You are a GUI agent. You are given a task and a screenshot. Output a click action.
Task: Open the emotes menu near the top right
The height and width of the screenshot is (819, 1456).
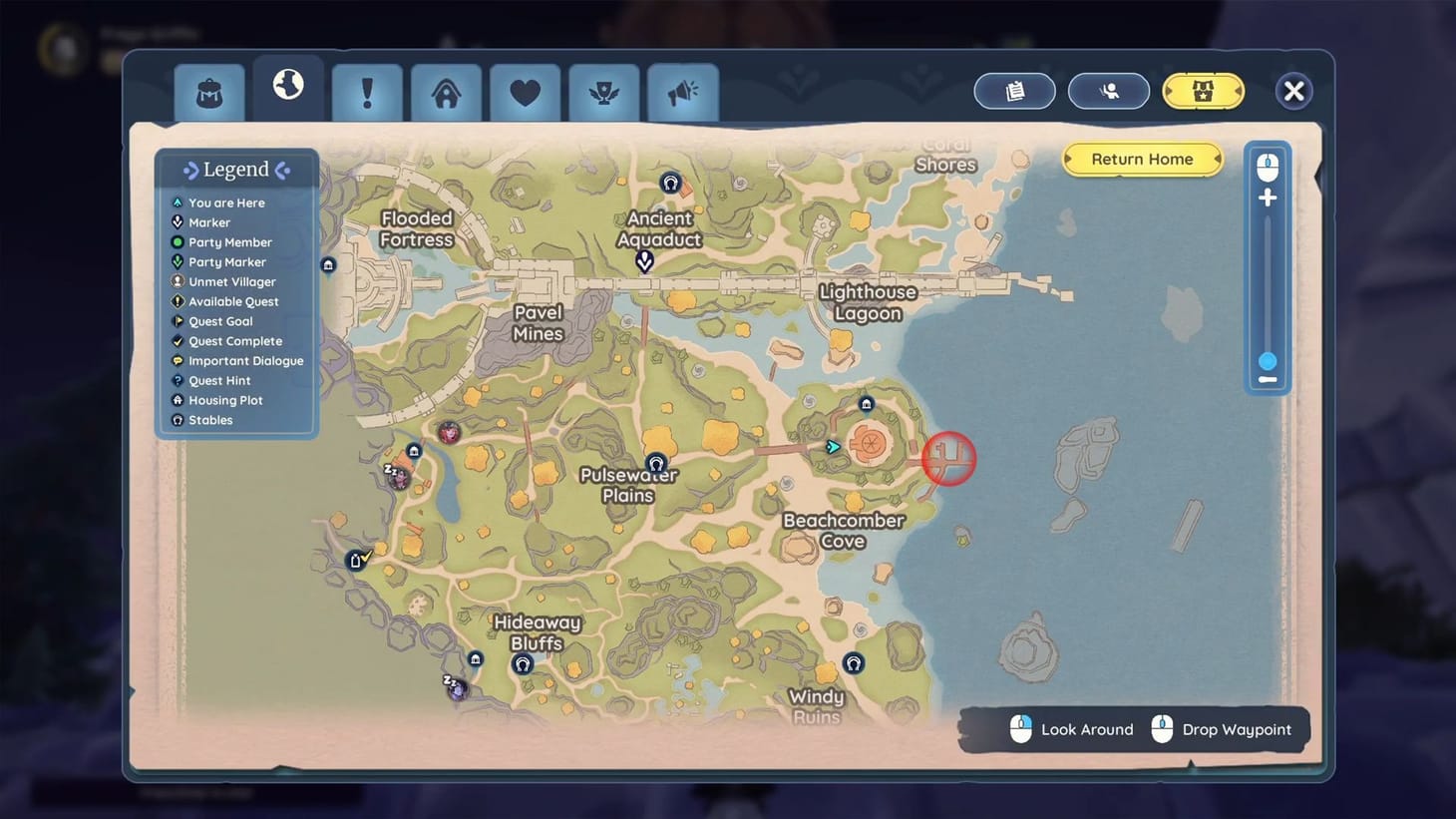1108,91
